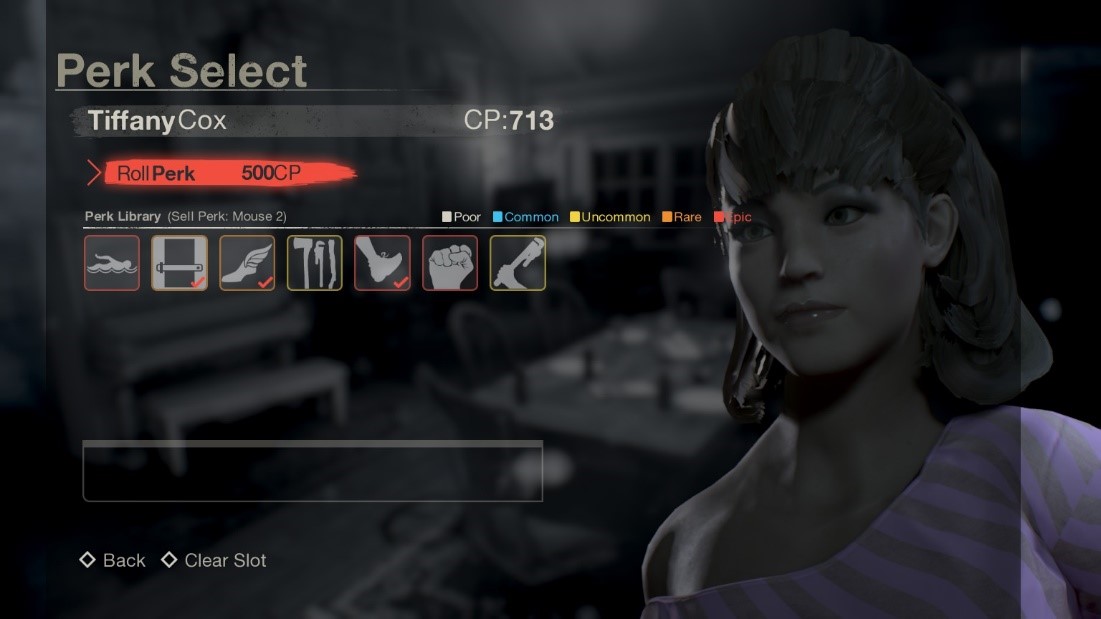
Task: Select the sneaking foot perk
Action: click(x=382, y=263)
